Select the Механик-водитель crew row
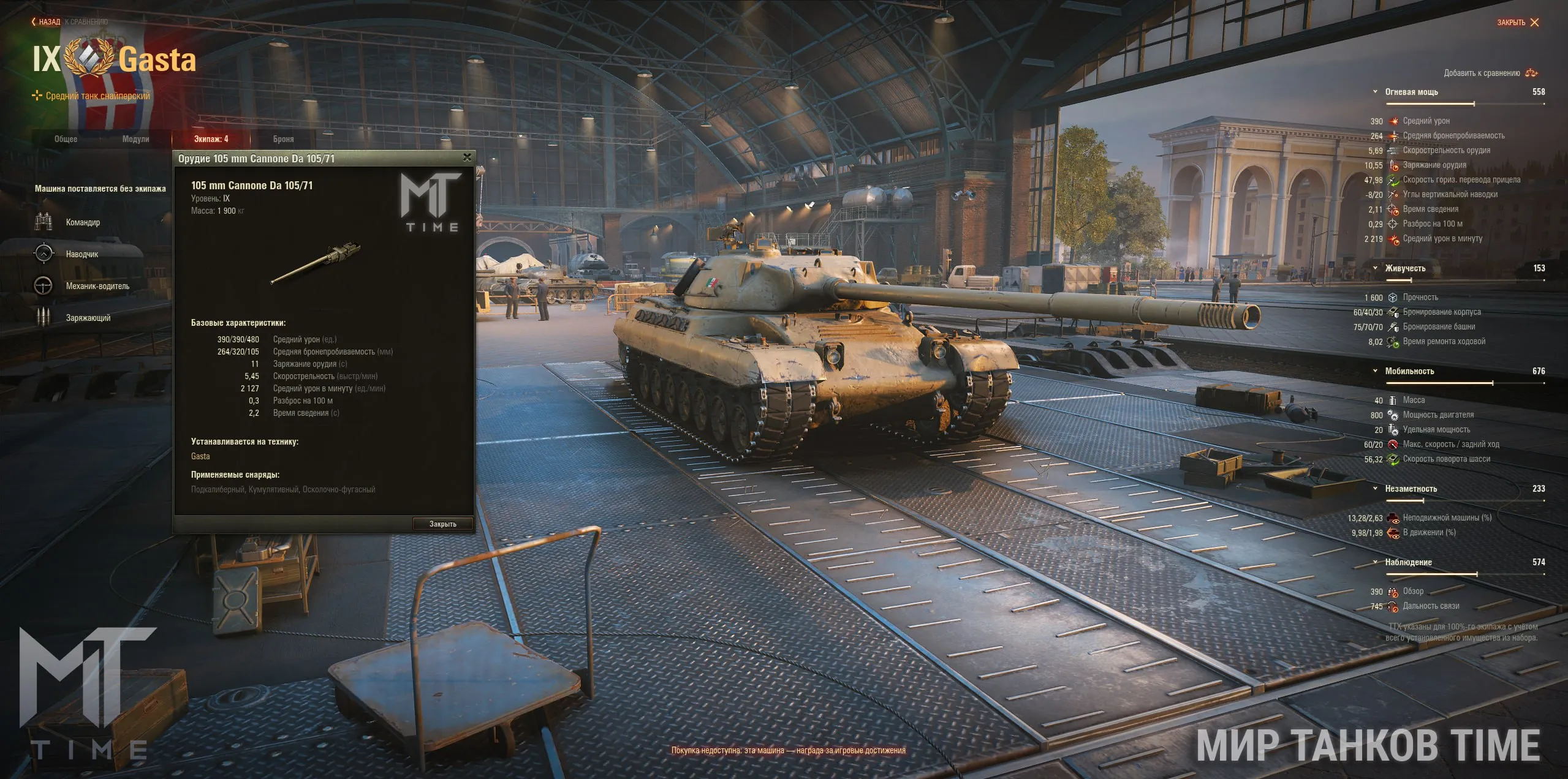 click(x=97, y=286)
